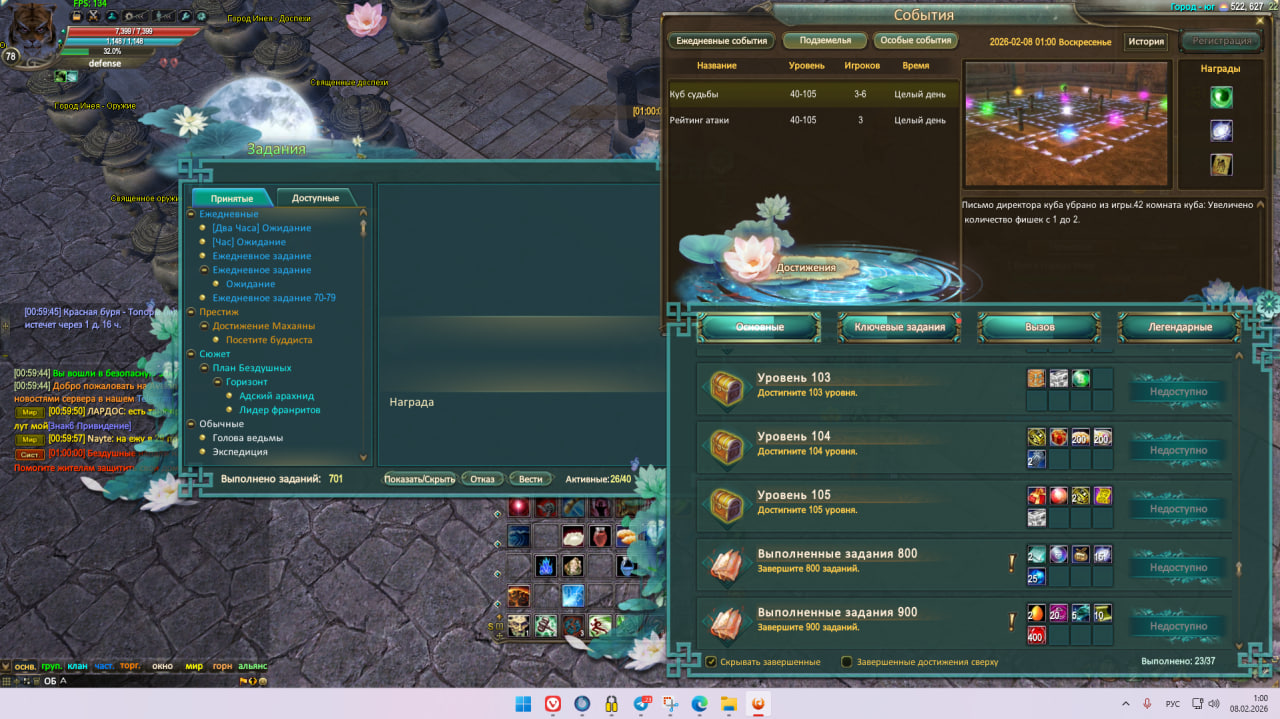Open the История events log
The height and width of the screenshot is (719, 1280).
pyautogui.click(x=1146, y=42)
